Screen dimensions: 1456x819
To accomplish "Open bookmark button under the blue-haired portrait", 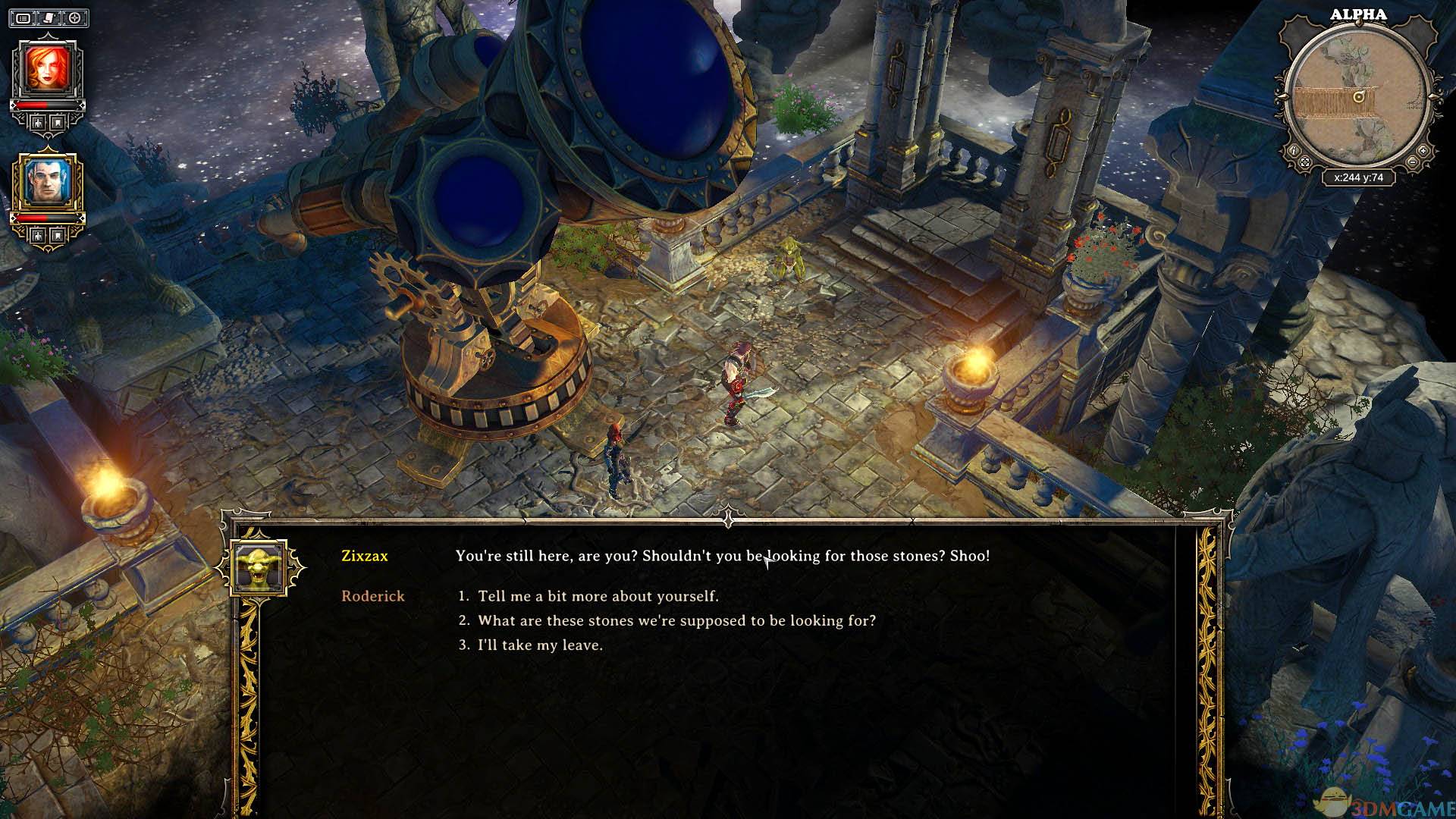I will (x=58, y=236).
